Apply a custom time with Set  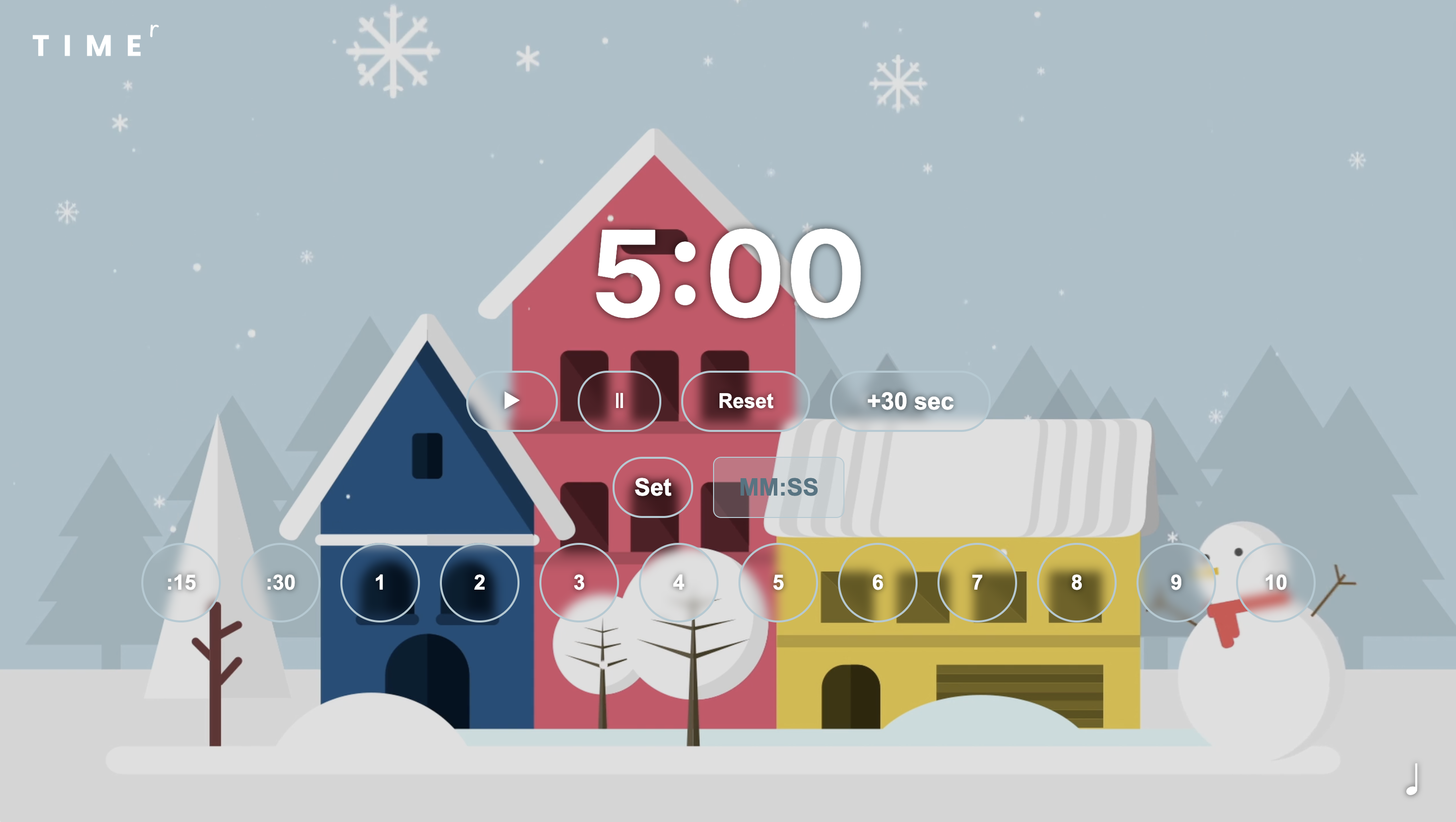click(652, 487)
